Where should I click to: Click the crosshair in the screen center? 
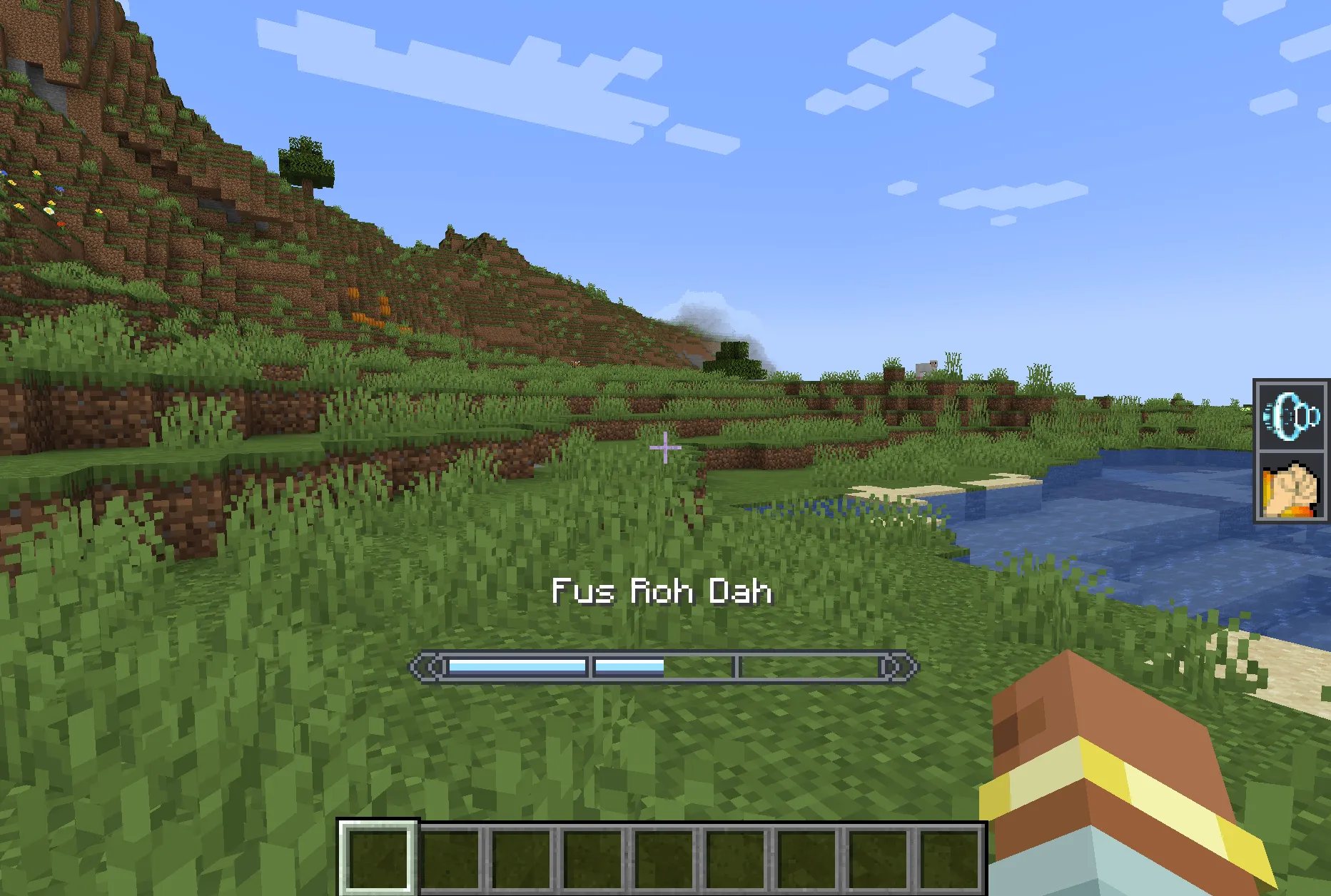[664, 447]
